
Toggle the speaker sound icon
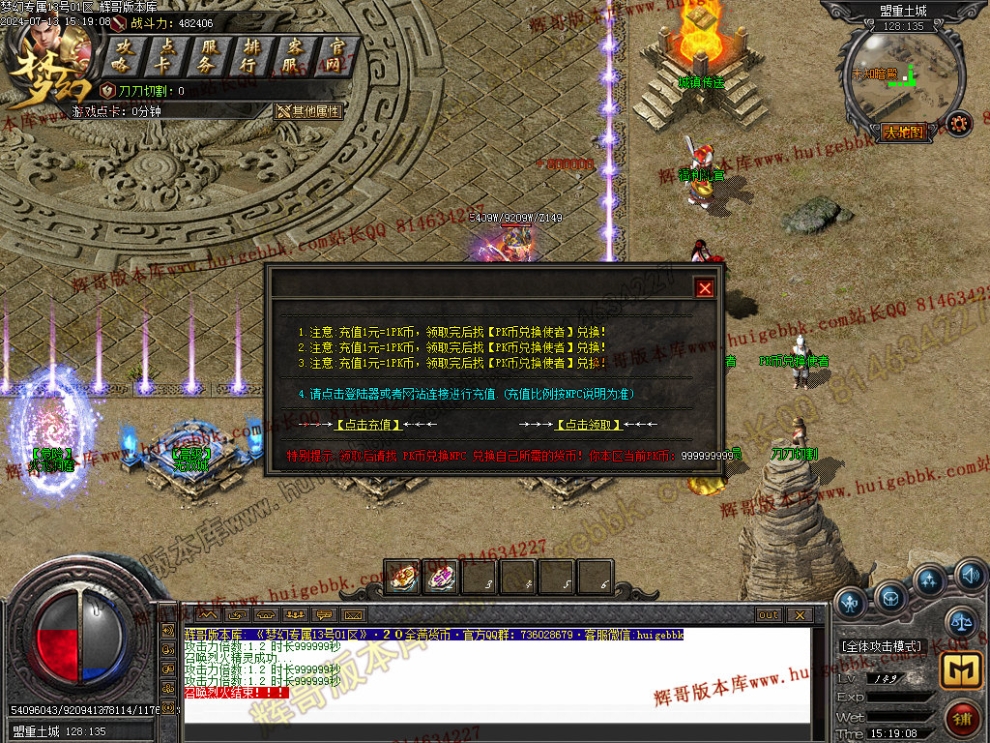tap(968, 575)
